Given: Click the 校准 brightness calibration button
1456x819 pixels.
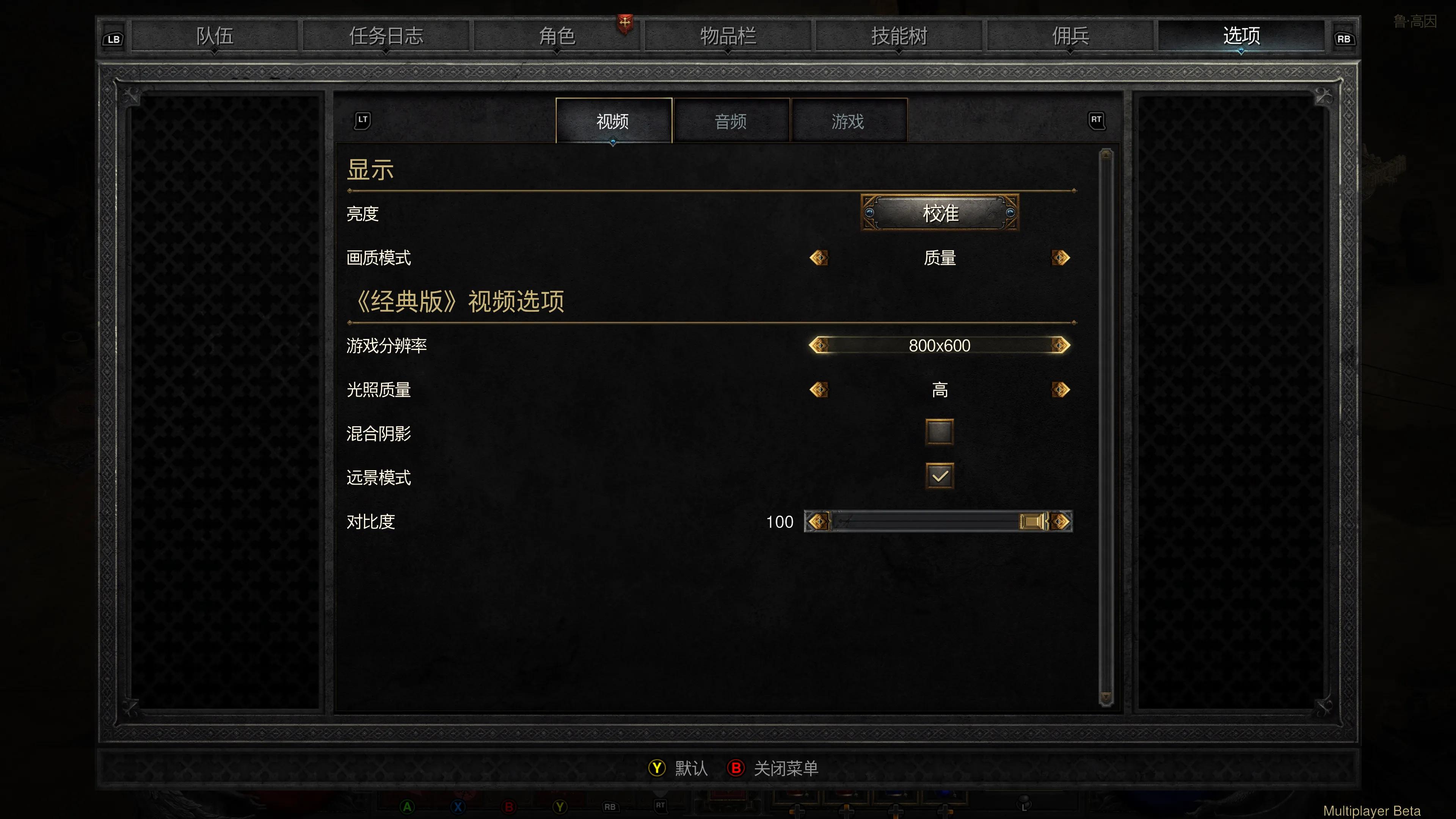Looking at the screenshot, I should click(x=940, y=213).
